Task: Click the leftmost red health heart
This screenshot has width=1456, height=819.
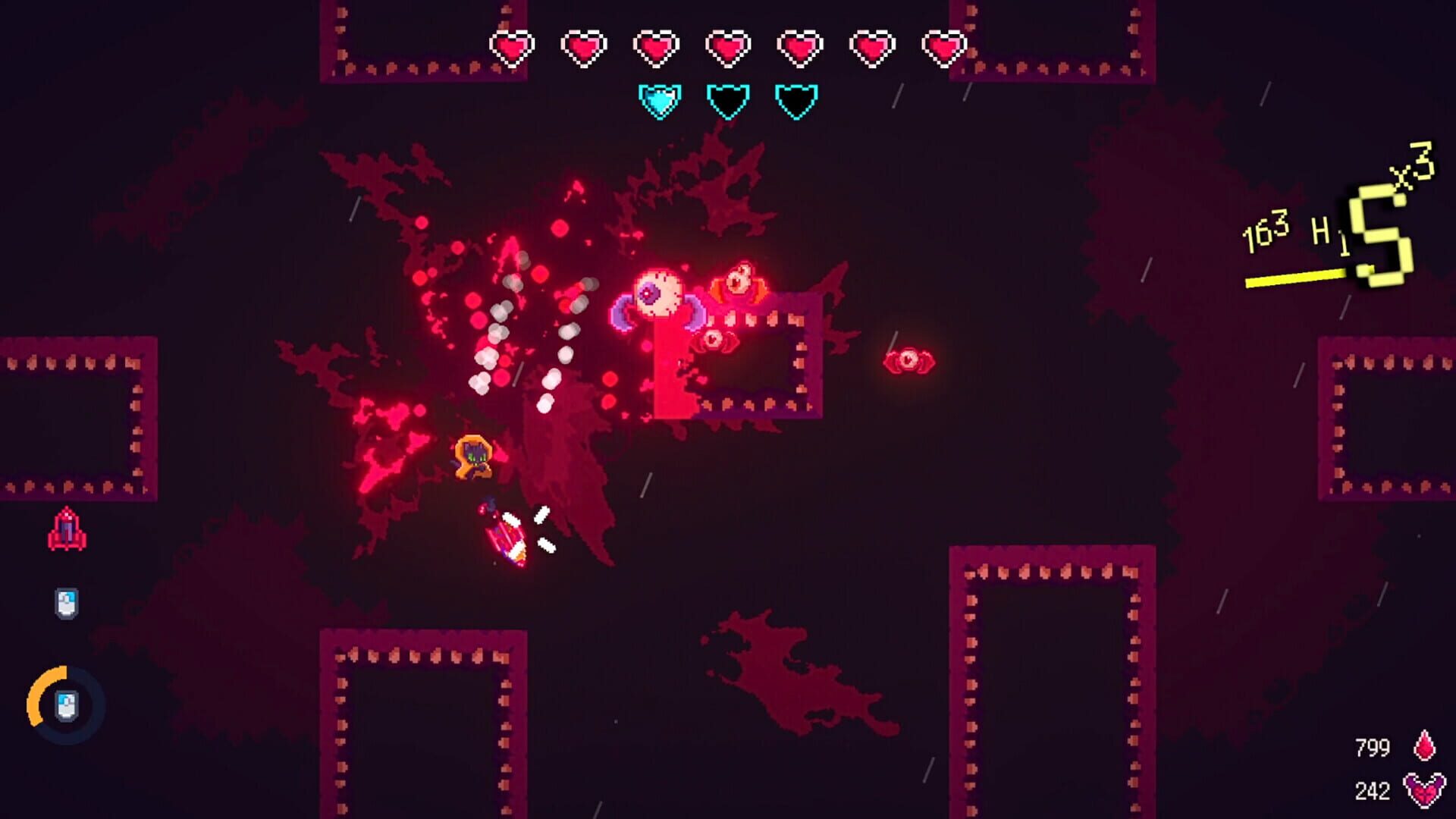Action: click(x=513, y=47)
